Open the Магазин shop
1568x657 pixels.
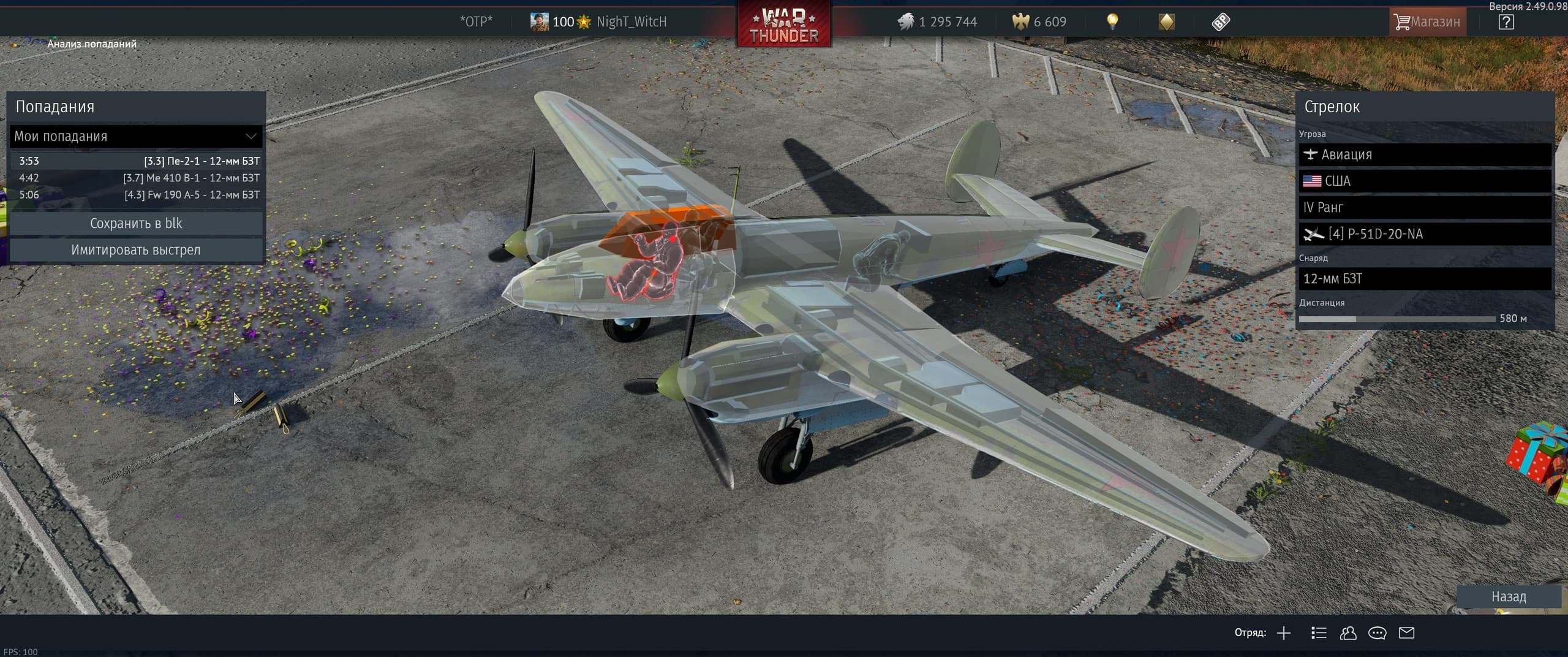coord(1427,22)
